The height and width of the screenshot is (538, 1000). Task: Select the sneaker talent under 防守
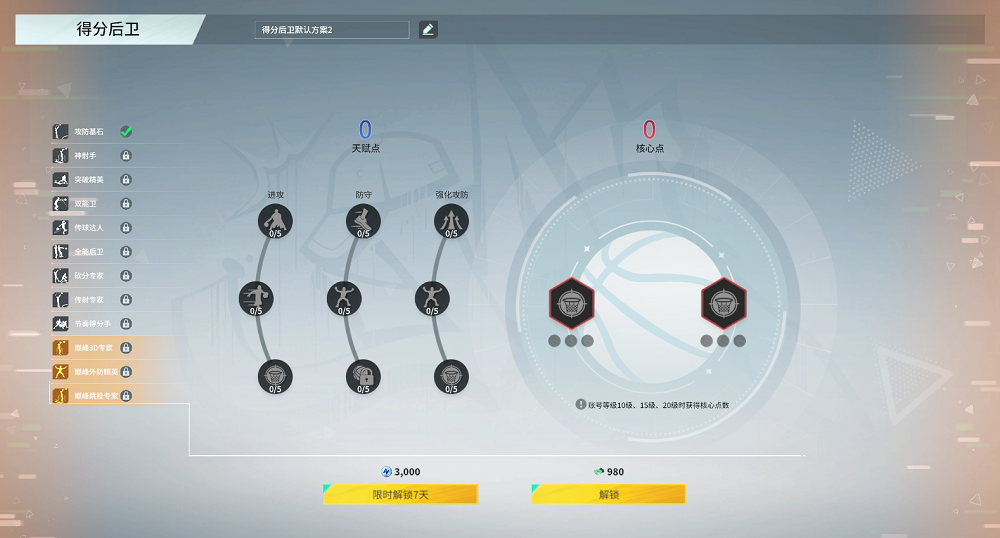pyautogui.click(x=363, y=220)
